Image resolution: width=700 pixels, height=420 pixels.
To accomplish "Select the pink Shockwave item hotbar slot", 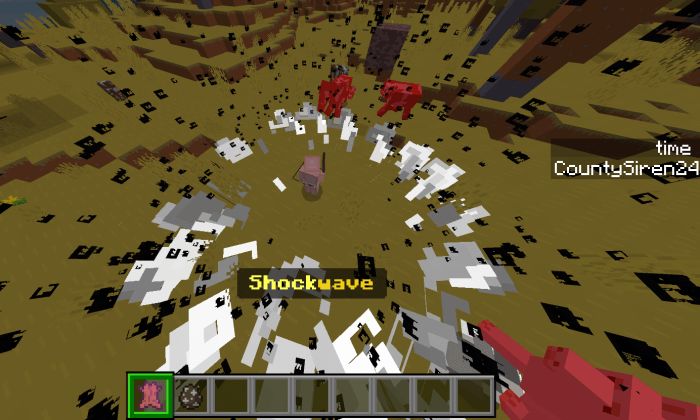I will pos(151,393).
